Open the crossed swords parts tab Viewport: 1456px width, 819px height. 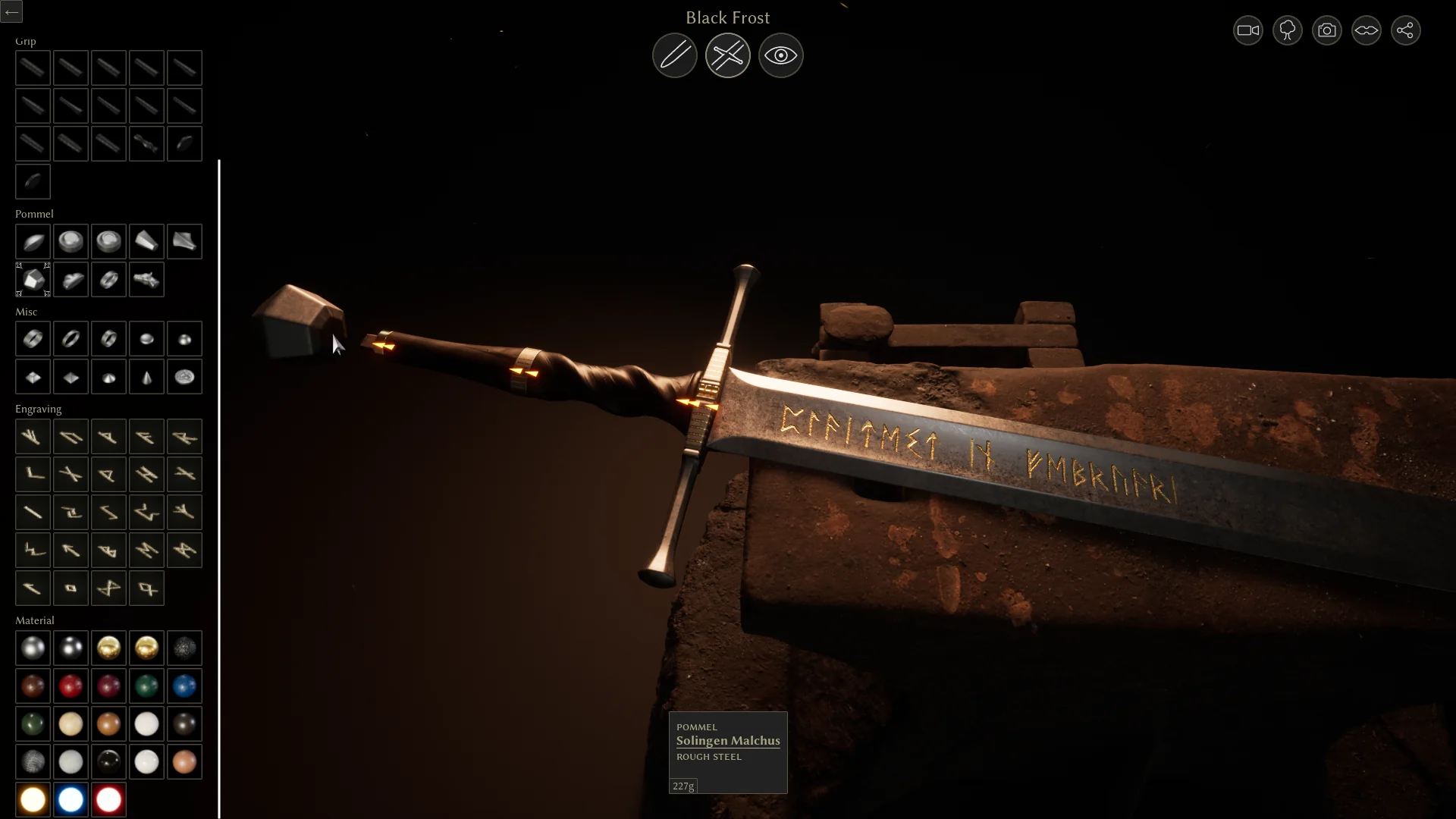(x=727, y=55)
